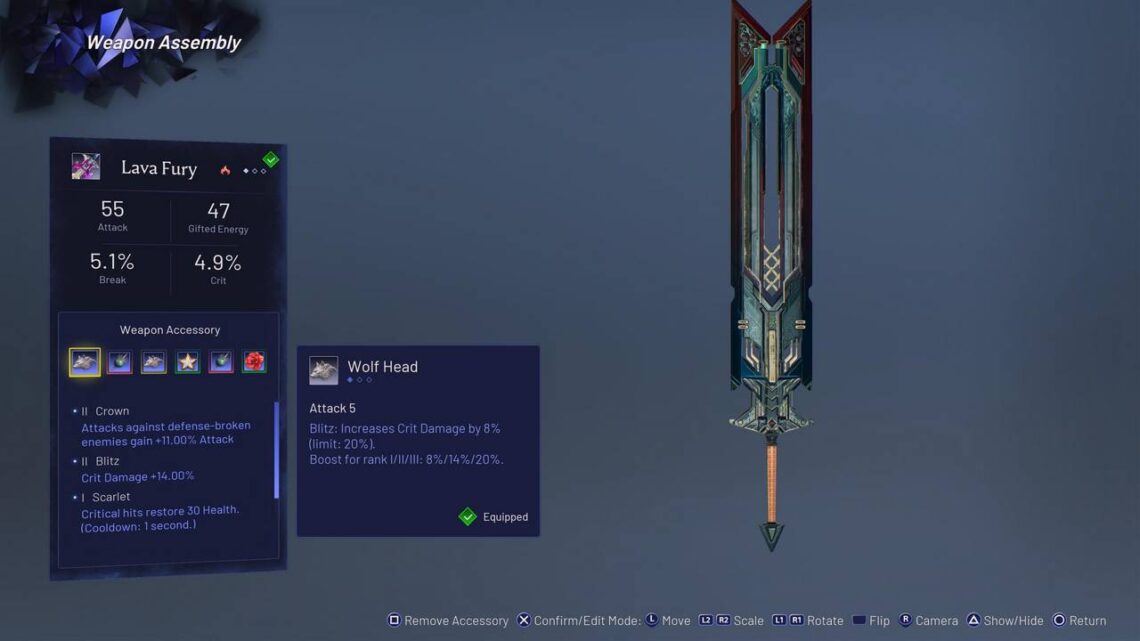Viewport: 1140px width, 641px height.
Task: Choose the gold star accessory slot
Action: tap(187, 362)
